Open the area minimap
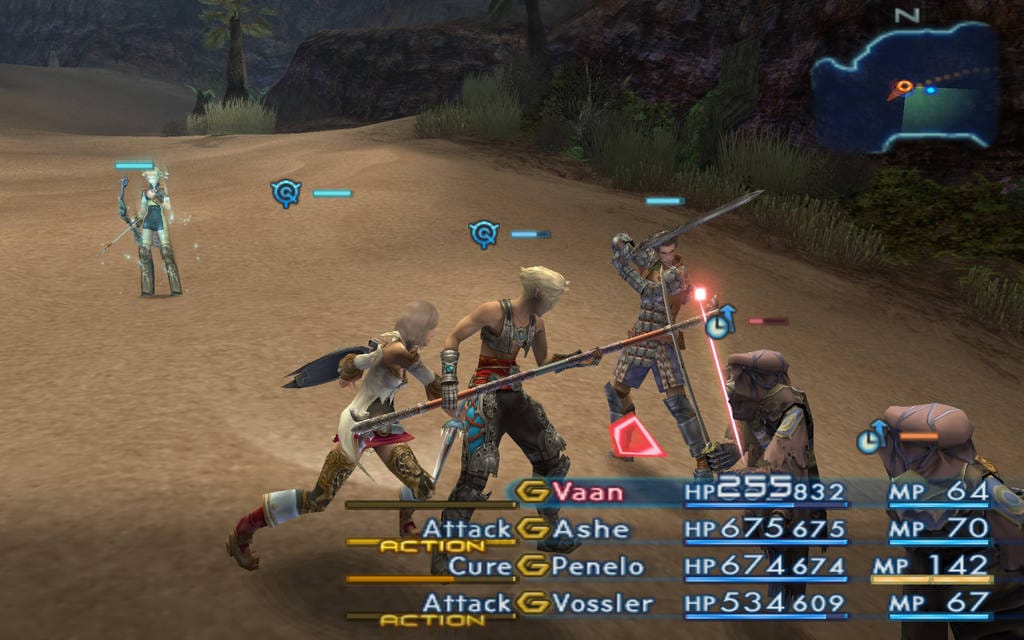Image resolution: width=1024 pixels, height=640 pixels. pos(906,87)
